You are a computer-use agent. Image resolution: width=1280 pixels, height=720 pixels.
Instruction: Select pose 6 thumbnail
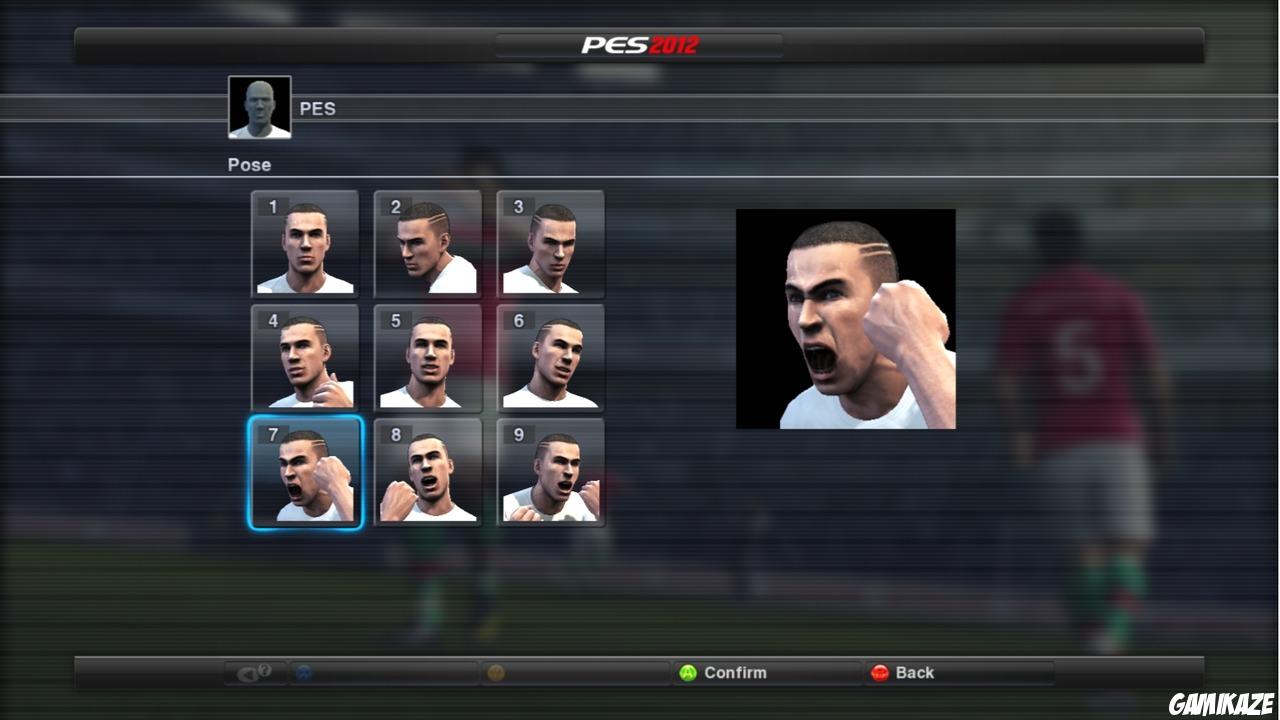point(550,358)
